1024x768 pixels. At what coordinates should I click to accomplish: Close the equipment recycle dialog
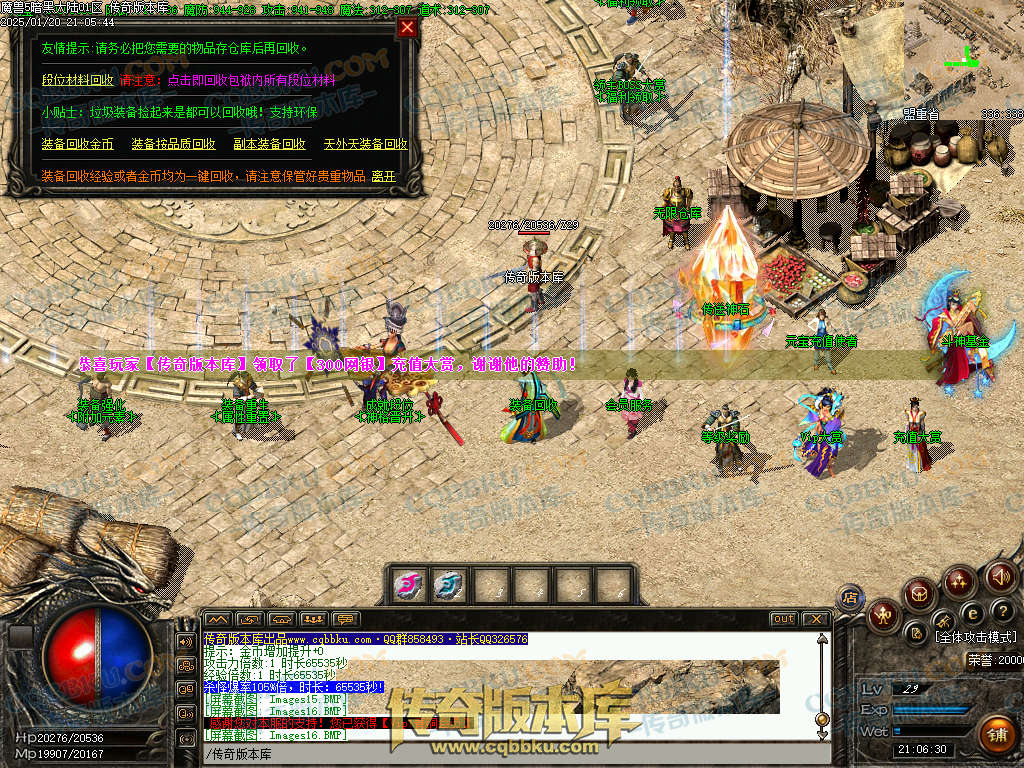pyautogui.click(x=407, y=28)
